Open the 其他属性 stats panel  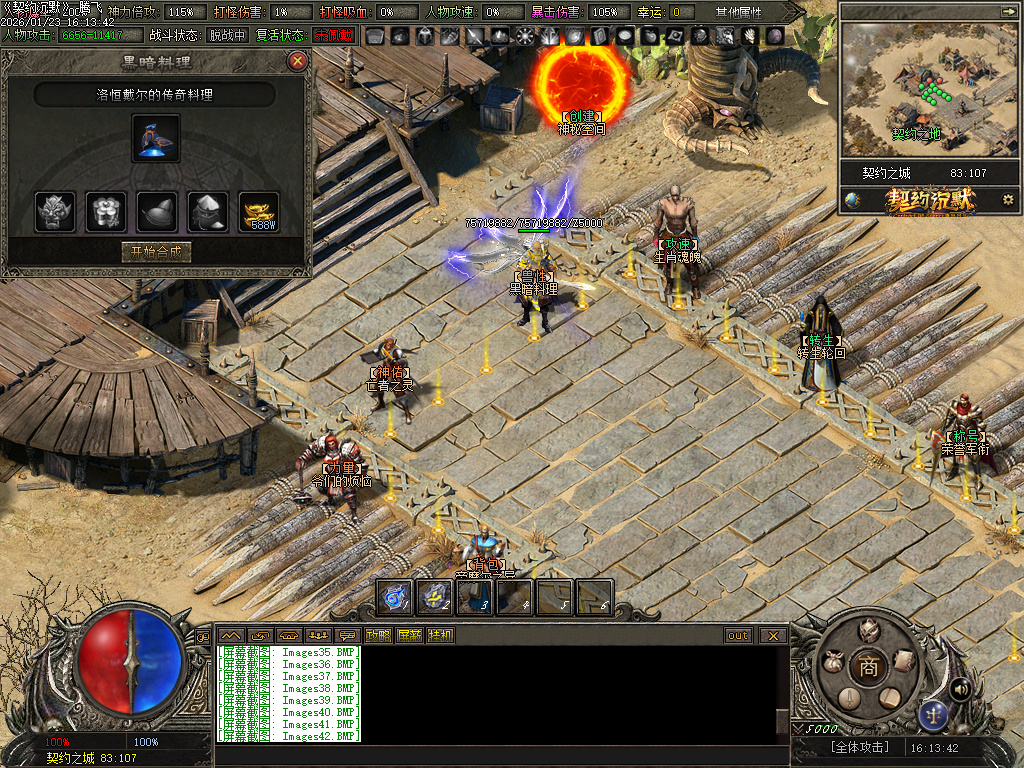738,12
